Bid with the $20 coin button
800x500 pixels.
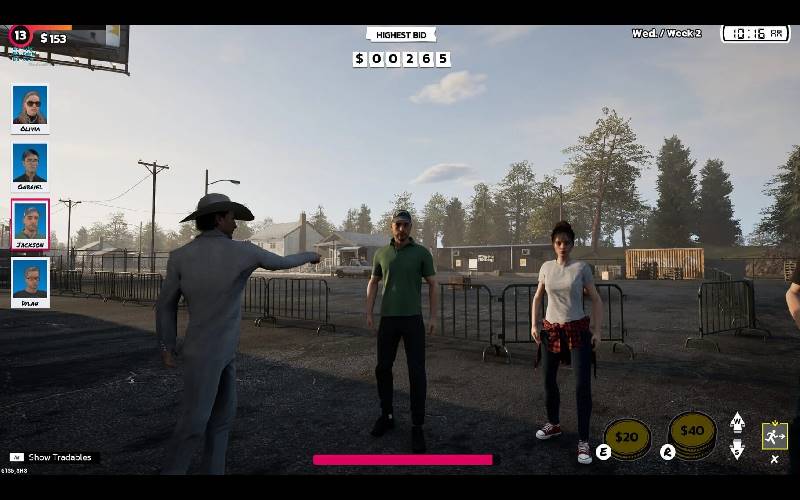[627, 437]
